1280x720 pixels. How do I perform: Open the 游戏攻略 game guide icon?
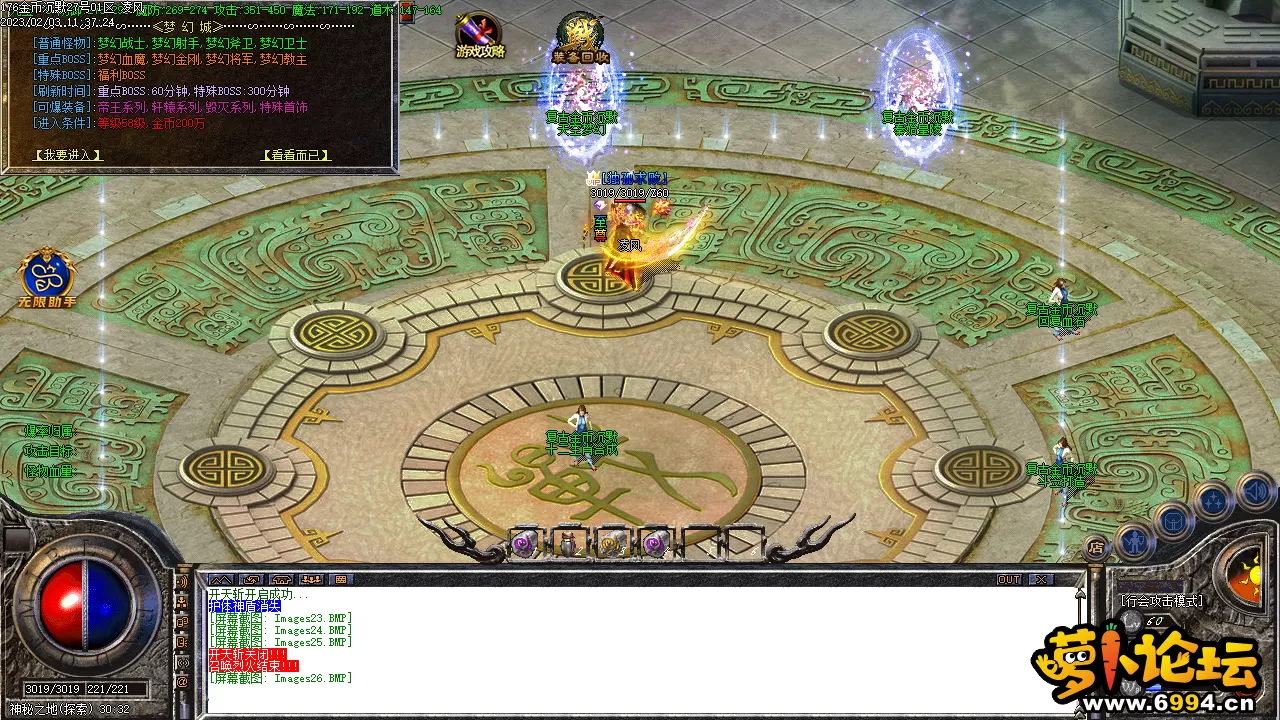[480, 37]
